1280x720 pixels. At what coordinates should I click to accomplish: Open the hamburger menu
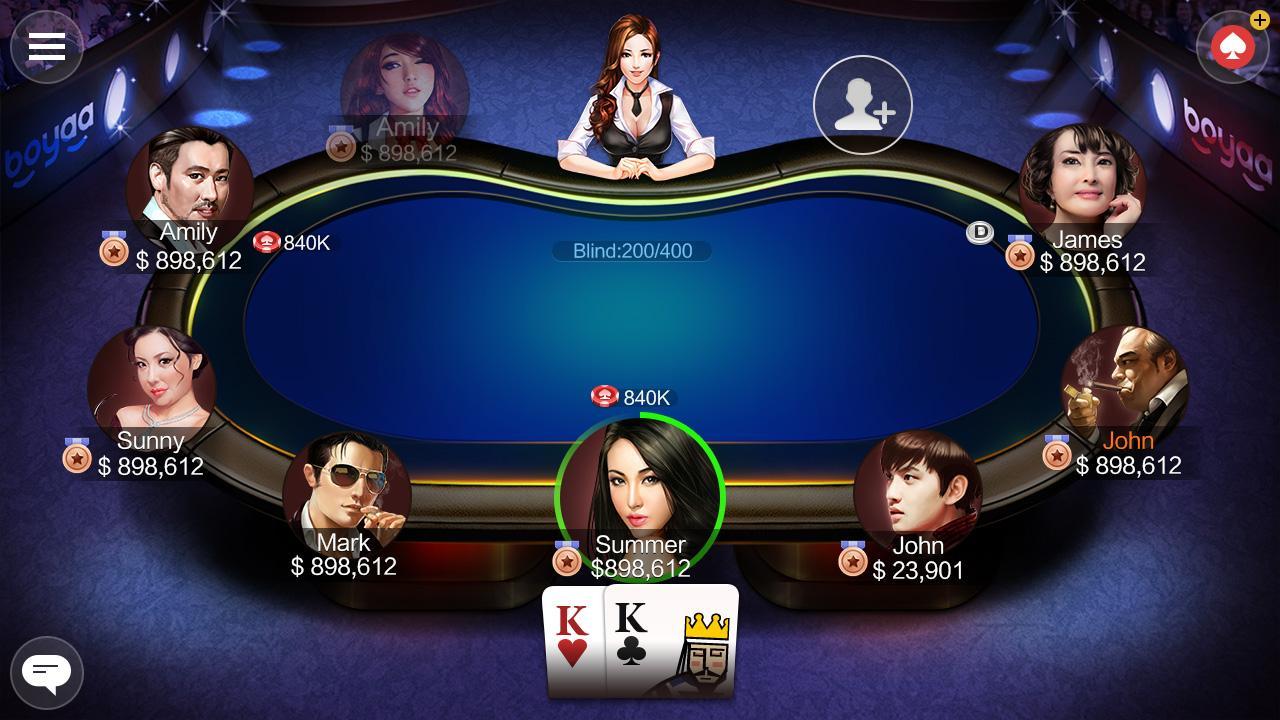click(45, 45)
